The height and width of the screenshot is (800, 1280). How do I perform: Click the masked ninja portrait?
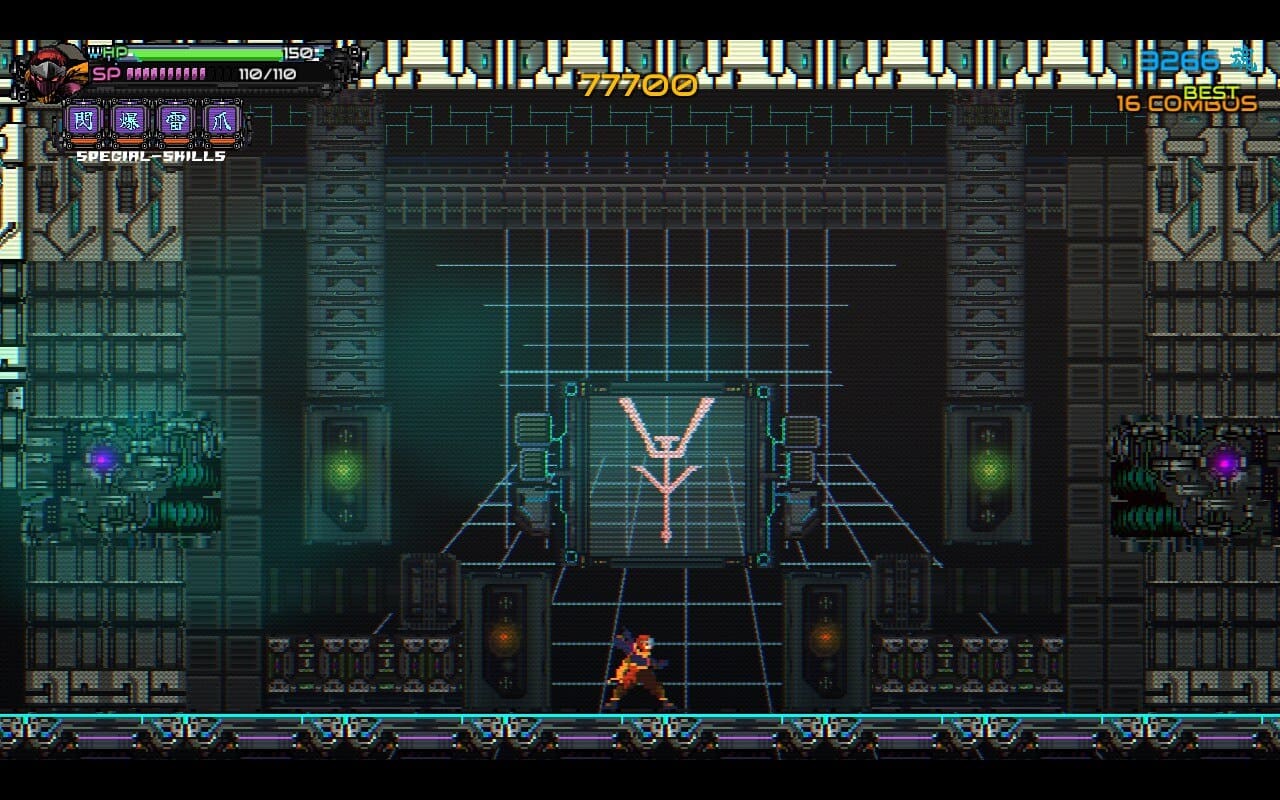point(52,70)
